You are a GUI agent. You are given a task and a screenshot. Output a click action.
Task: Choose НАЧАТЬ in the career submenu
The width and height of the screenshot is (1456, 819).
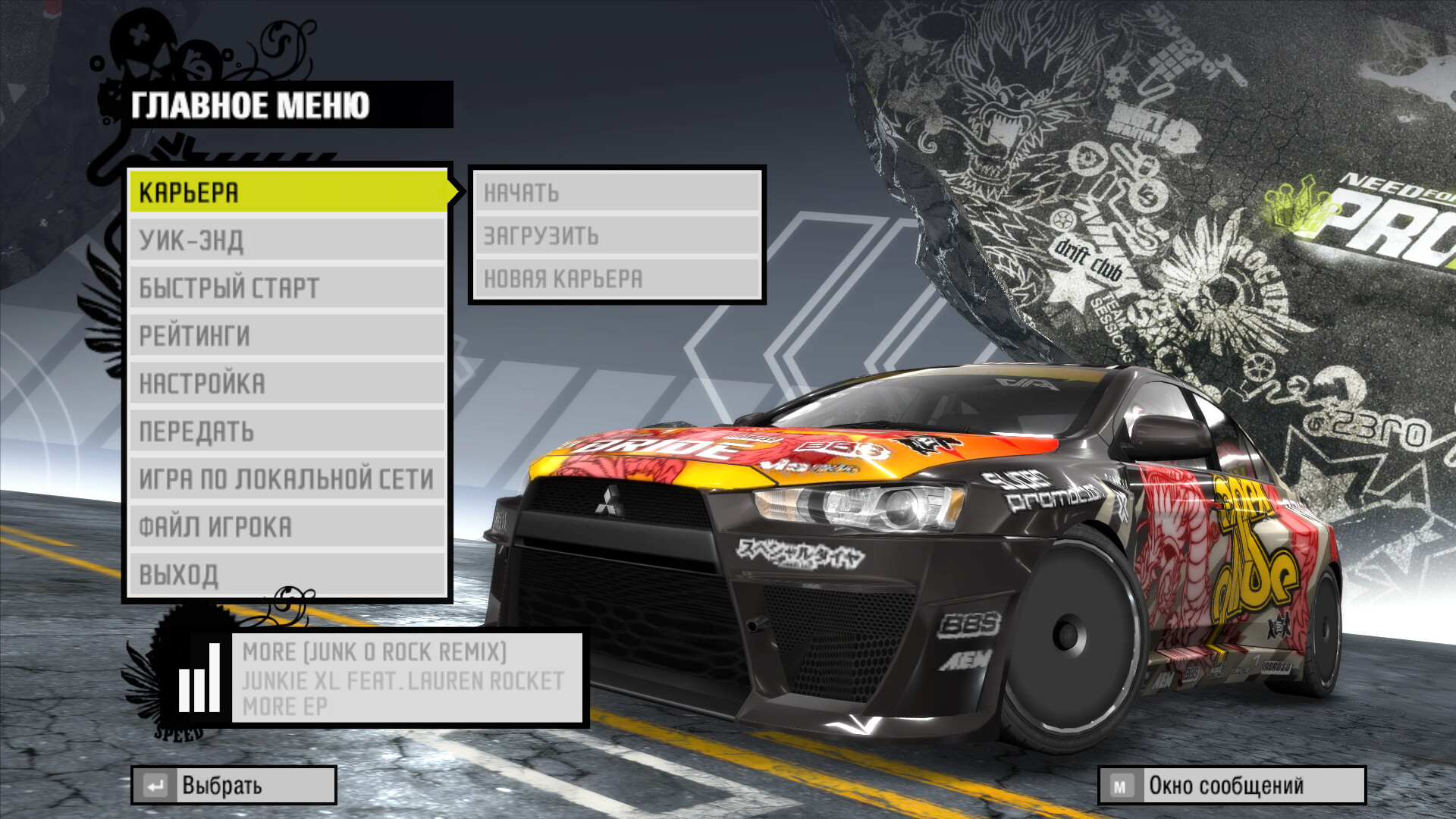click(617, 193)
